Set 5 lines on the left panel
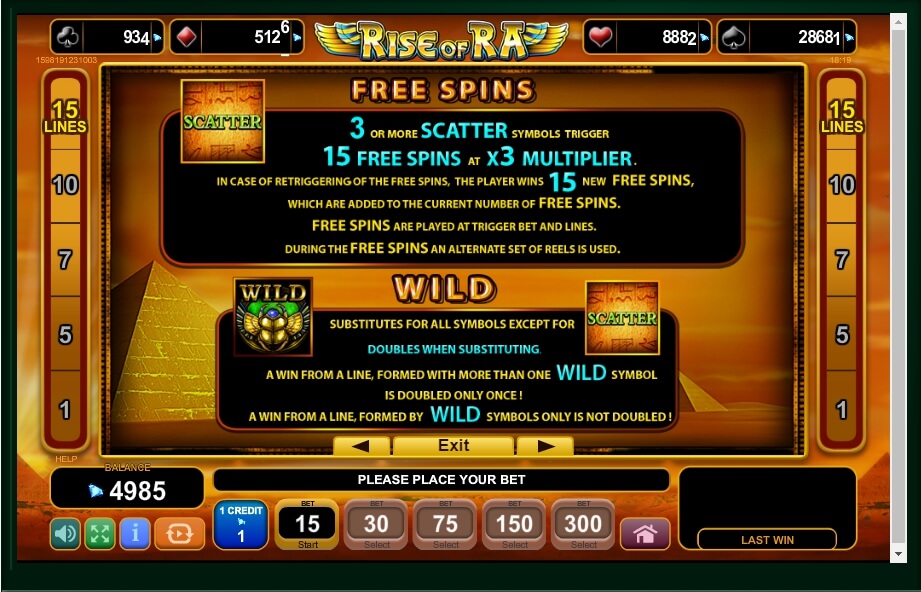The image size is (921, 592). [x=65, y=334]
